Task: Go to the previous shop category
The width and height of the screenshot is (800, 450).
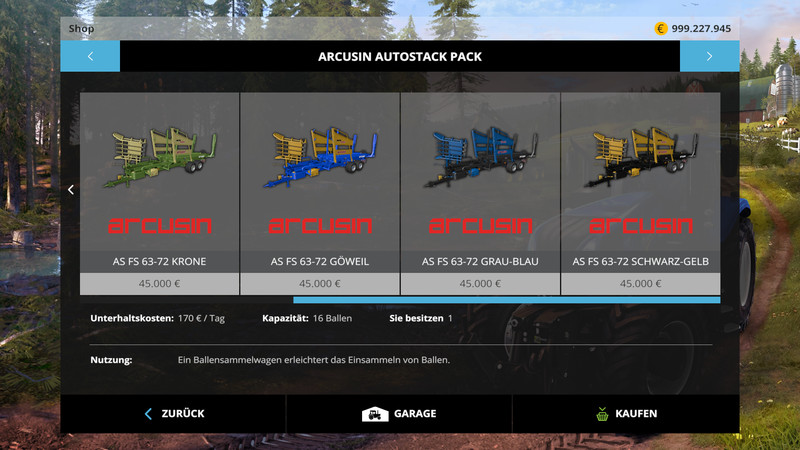Action: pyautogui.click(x=90, y=56)
